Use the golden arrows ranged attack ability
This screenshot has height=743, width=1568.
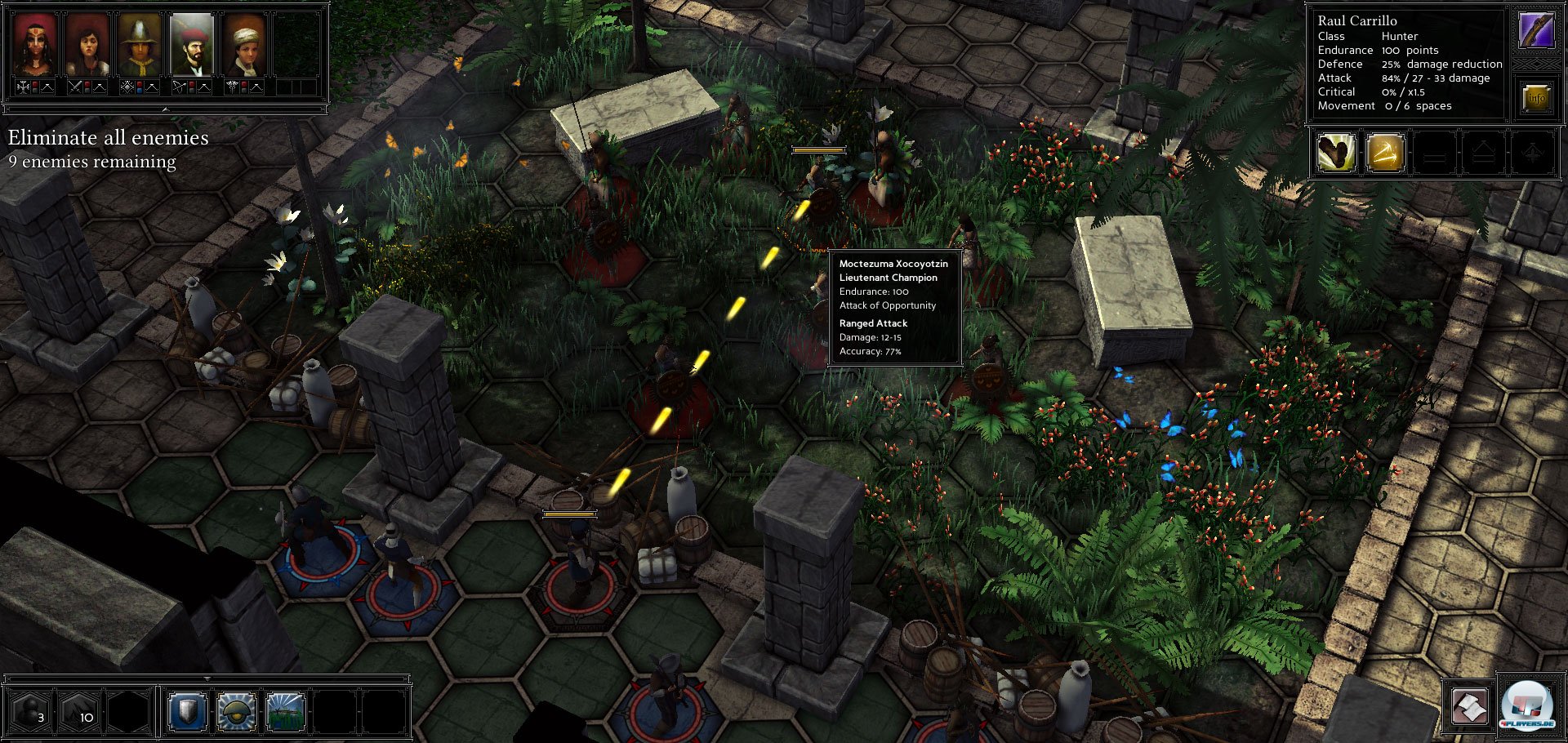coord(1385,153)
